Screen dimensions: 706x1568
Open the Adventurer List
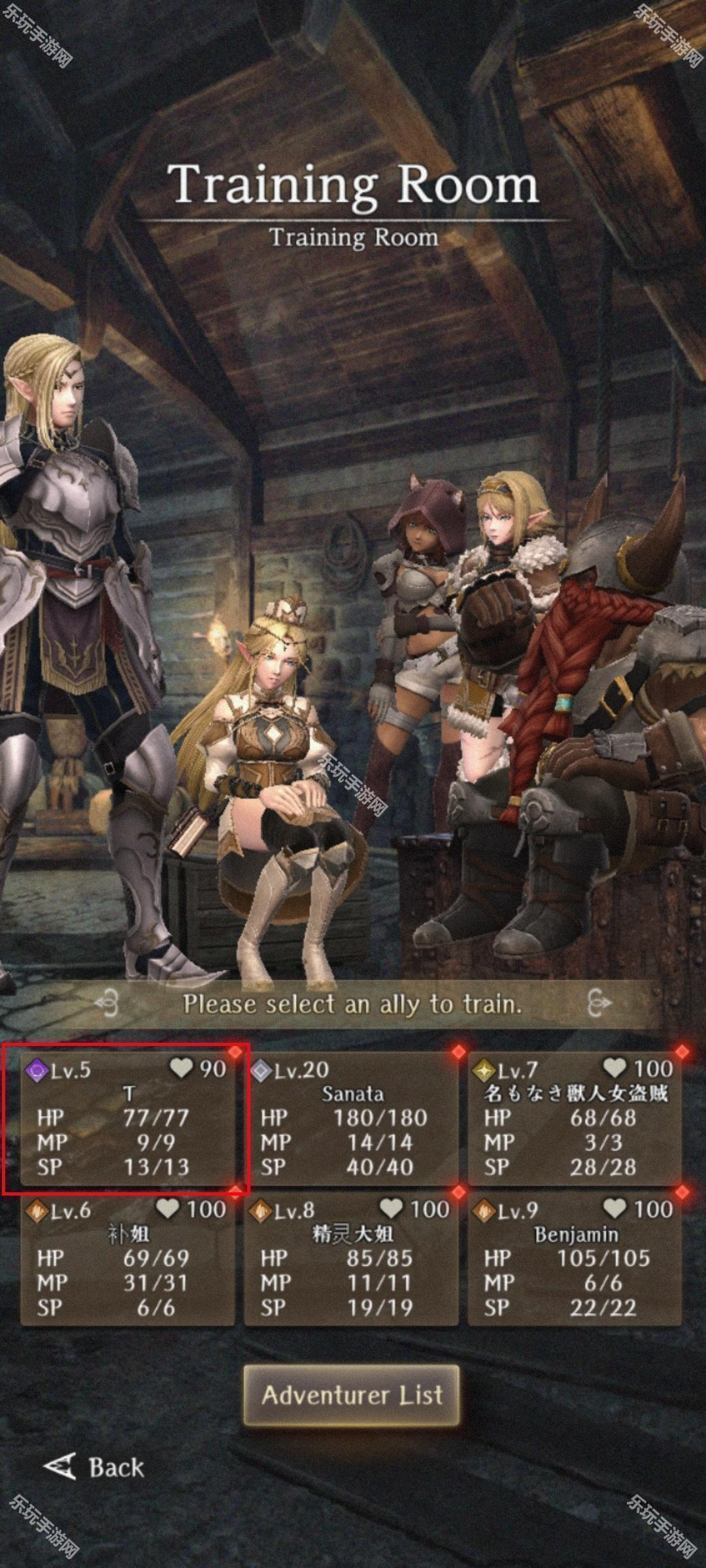tap(352, 1395)
